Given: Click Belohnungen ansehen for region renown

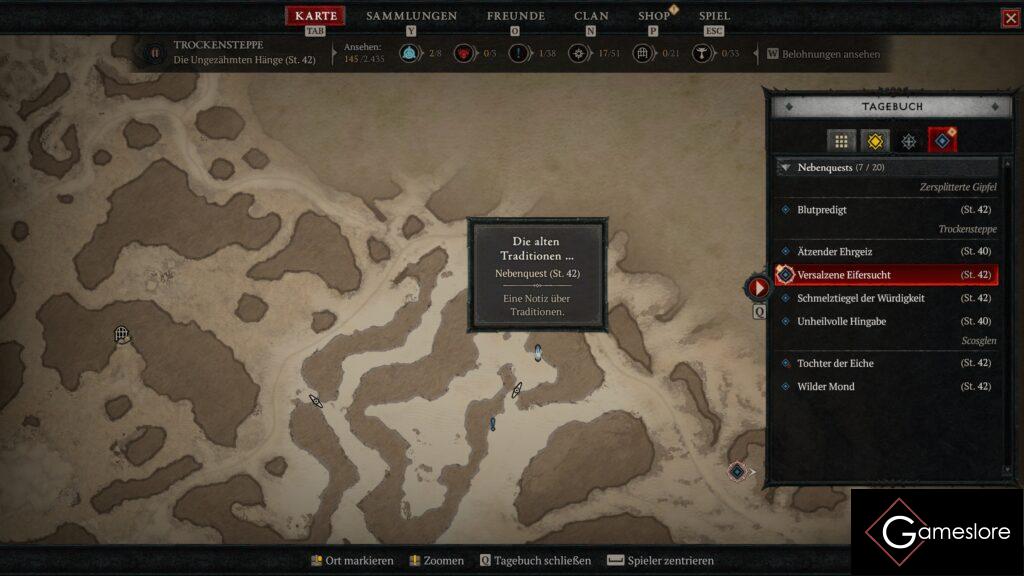Looking at the screenshot, I should pyautogui.click(x=830, y=54).
